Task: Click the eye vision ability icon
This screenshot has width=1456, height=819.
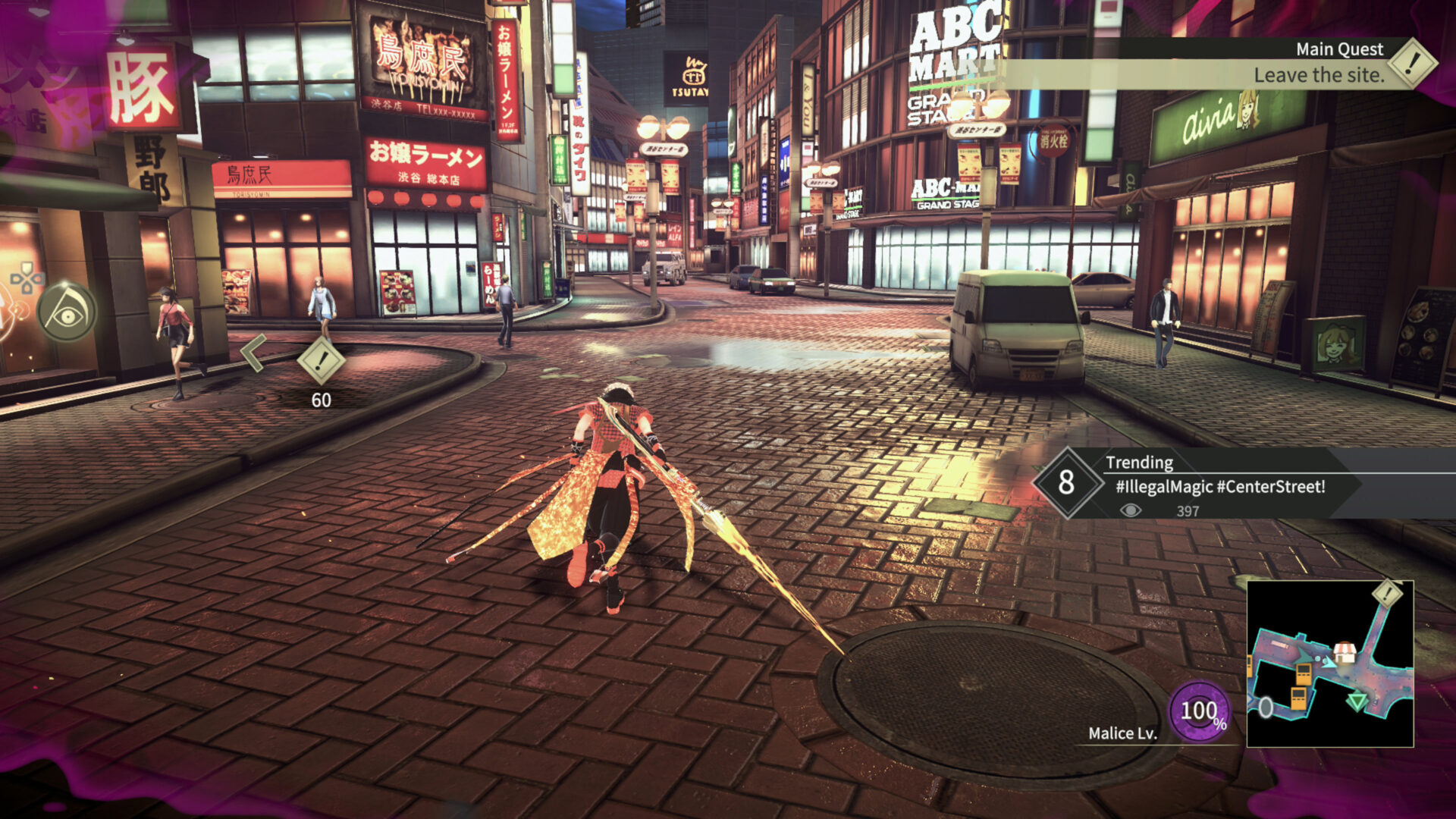Action: click(x=67, y=312)
